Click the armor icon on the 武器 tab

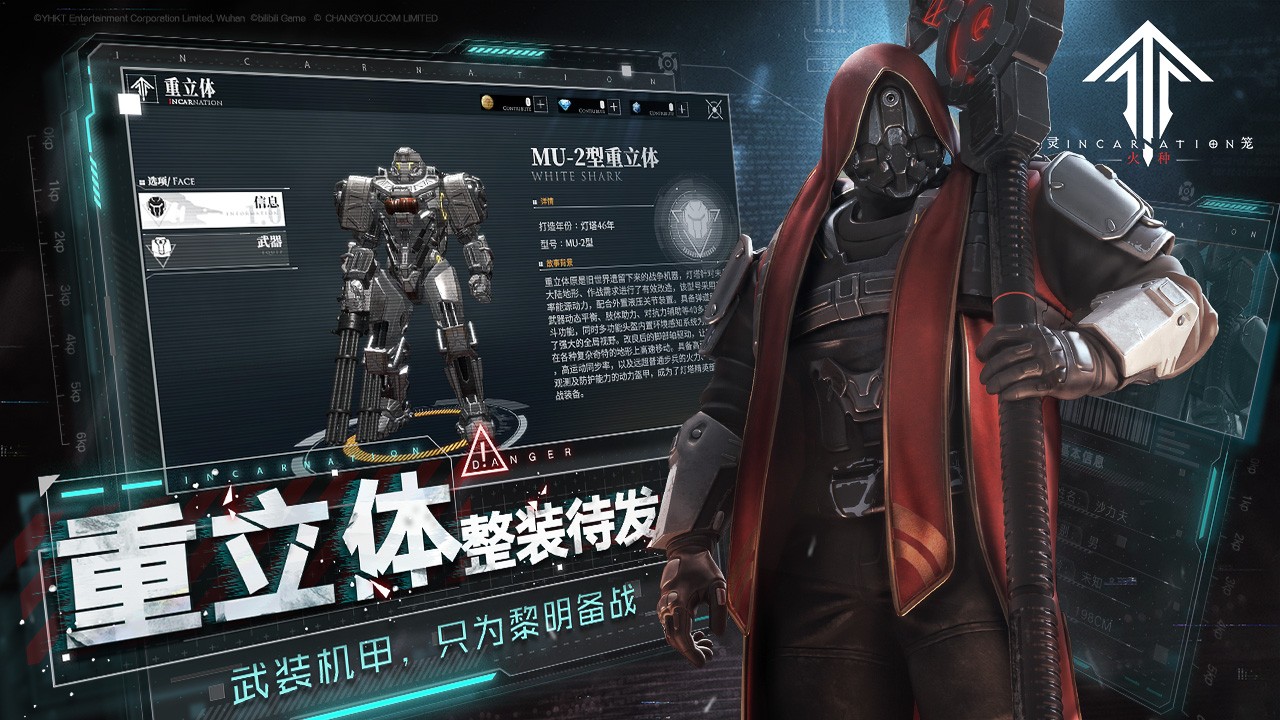(160, 248)
